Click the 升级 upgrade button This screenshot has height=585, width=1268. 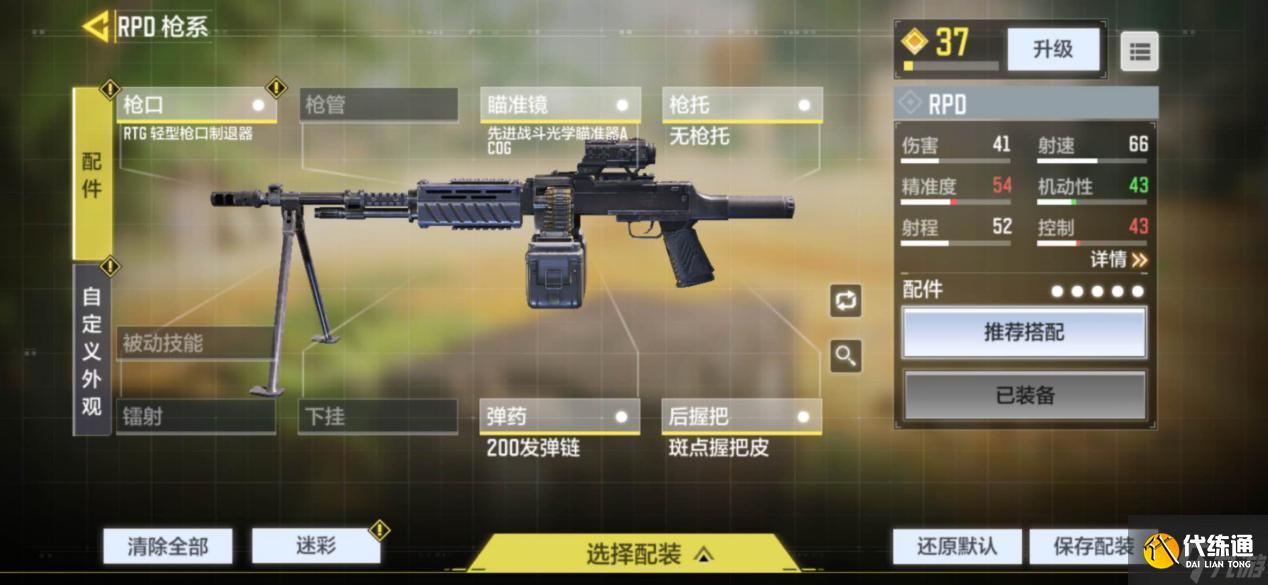tap(1052, 49)
